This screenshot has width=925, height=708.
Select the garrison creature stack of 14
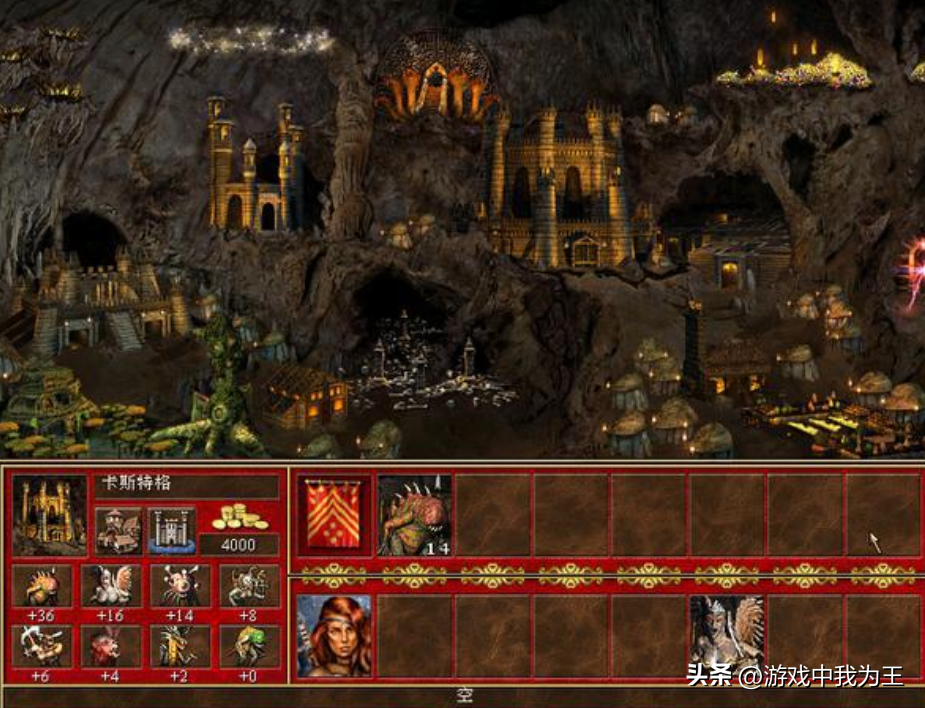coord(414,514)
